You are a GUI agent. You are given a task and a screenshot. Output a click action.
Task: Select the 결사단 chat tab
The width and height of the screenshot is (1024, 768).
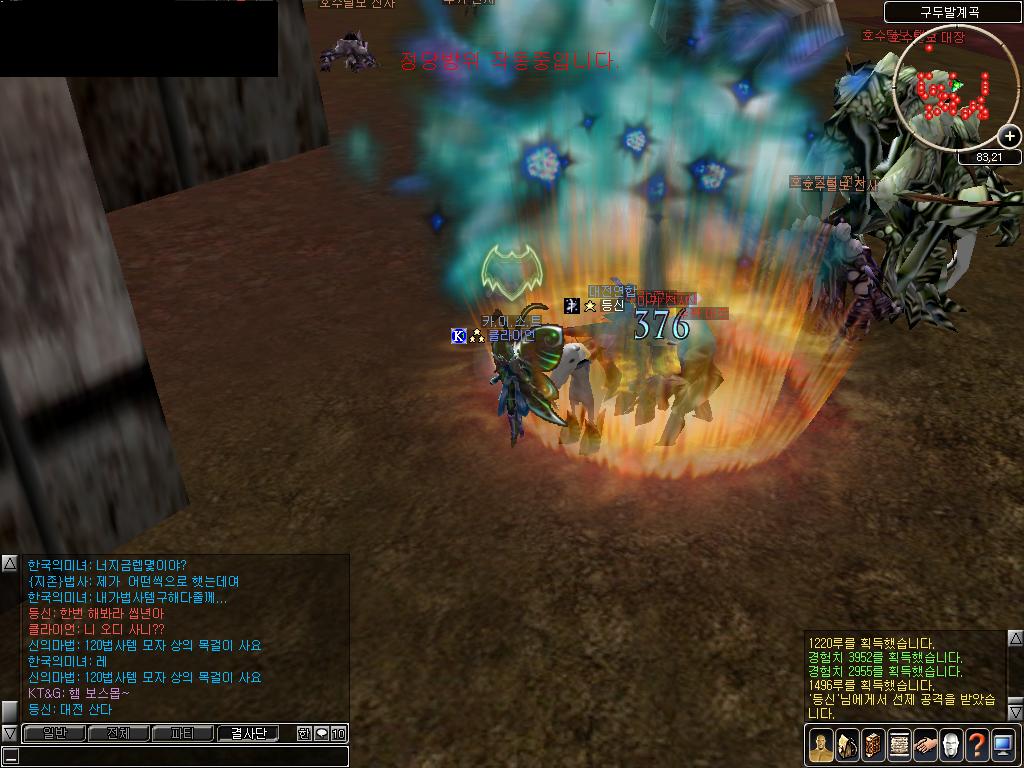coord(248,734)
